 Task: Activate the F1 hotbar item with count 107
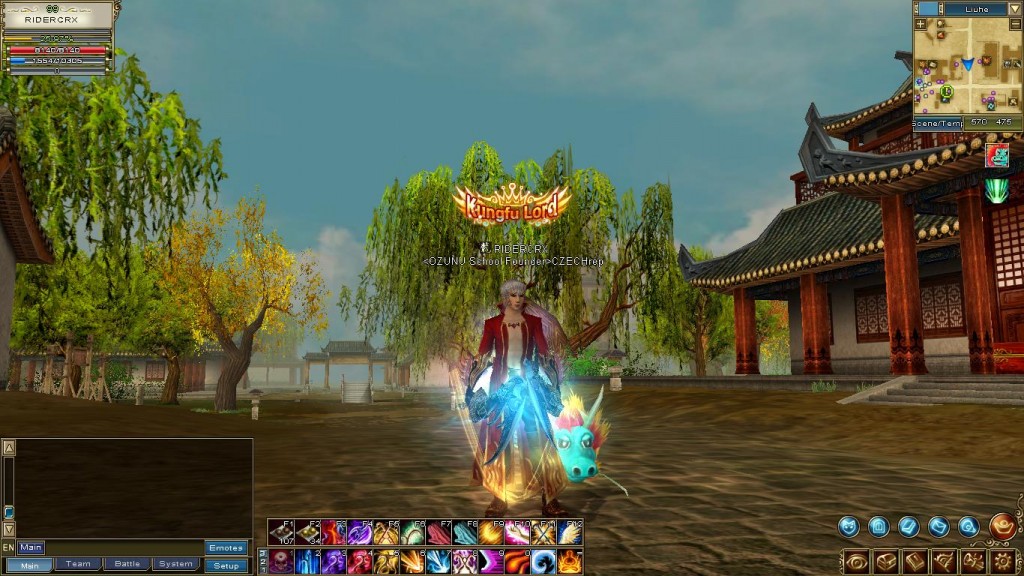[x=281, y=532]
